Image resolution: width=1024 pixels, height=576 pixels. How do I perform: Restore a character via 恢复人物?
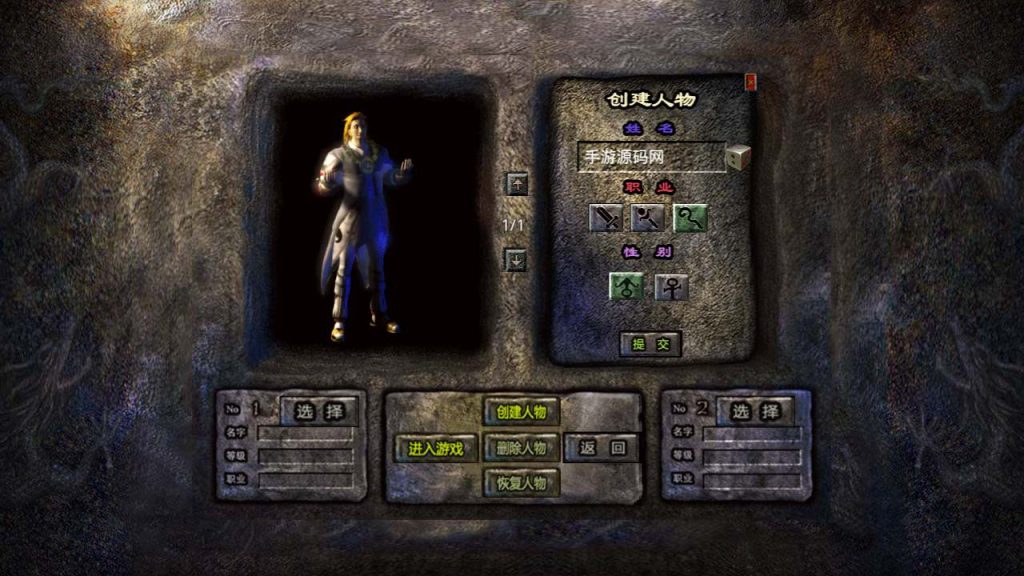click(x=521, y=483)
